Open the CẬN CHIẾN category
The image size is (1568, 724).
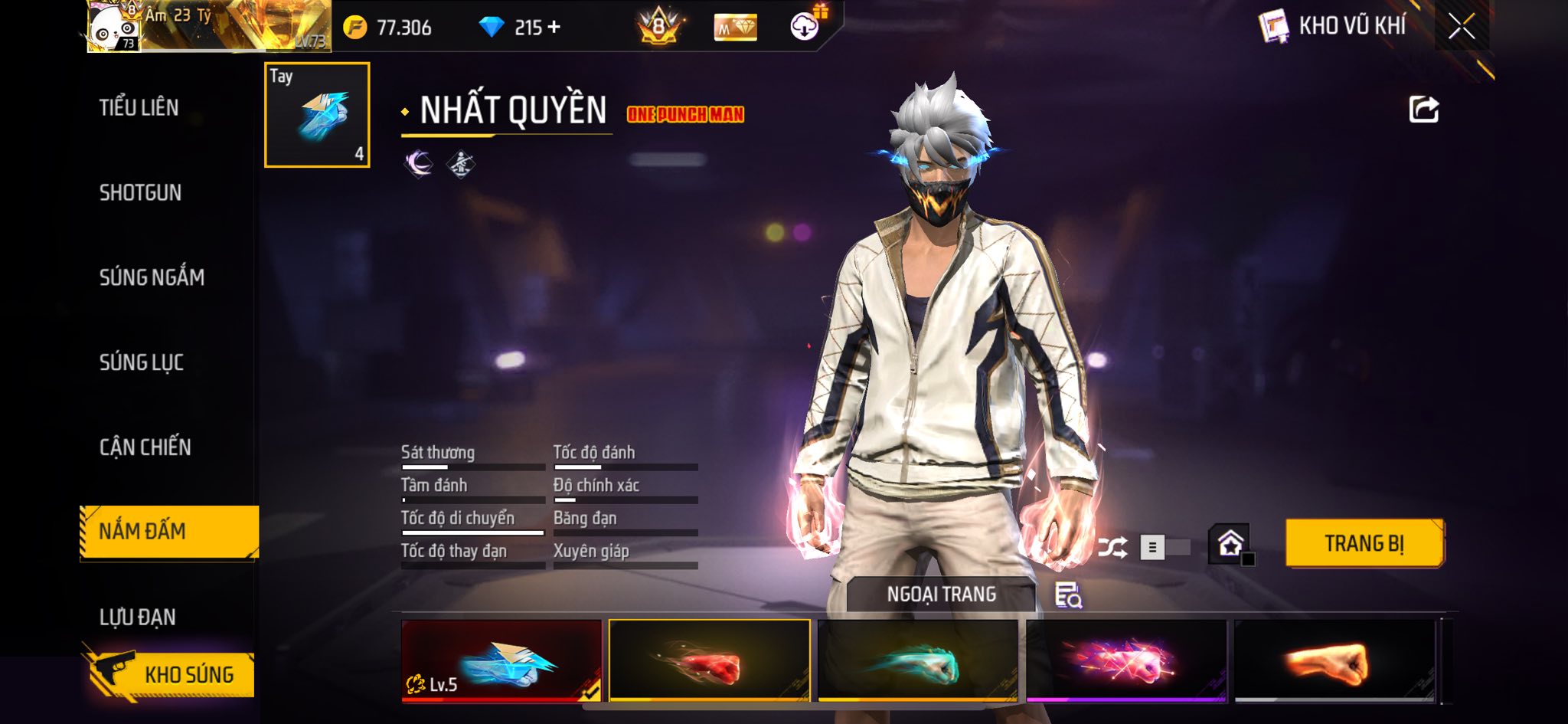click(145, 447)
